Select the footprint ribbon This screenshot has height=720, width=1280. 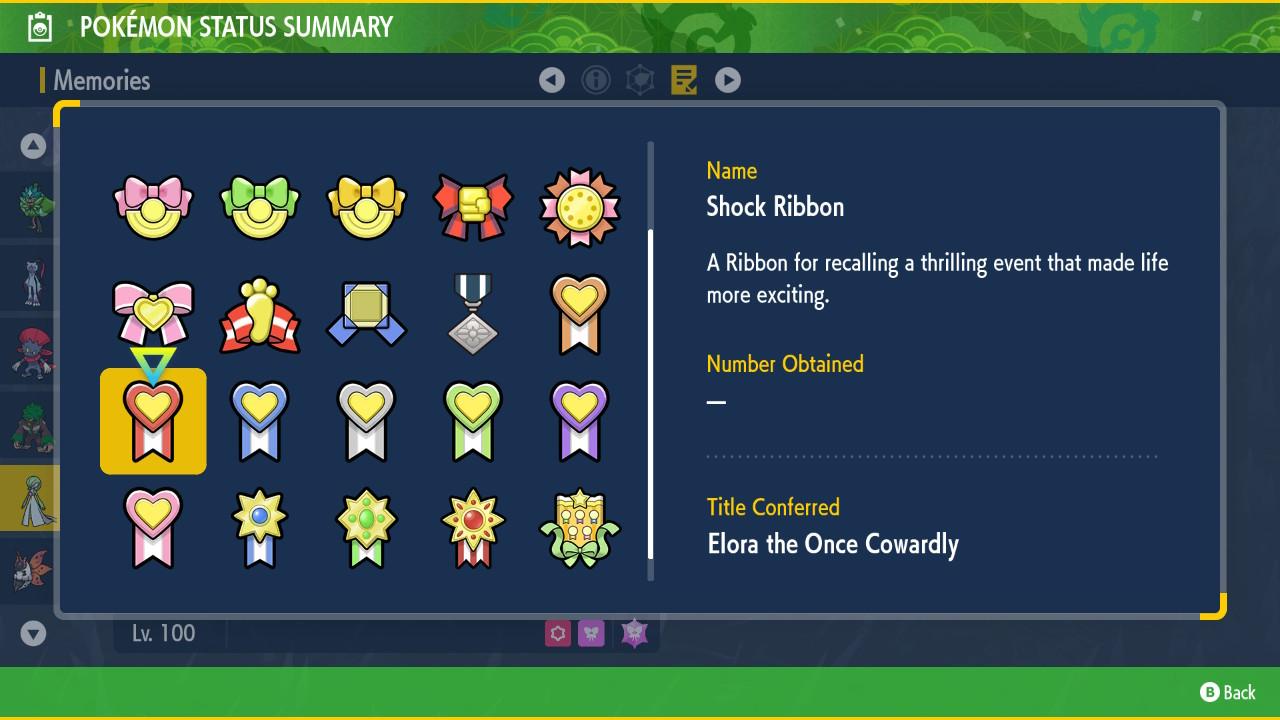(x=259, y=313)
